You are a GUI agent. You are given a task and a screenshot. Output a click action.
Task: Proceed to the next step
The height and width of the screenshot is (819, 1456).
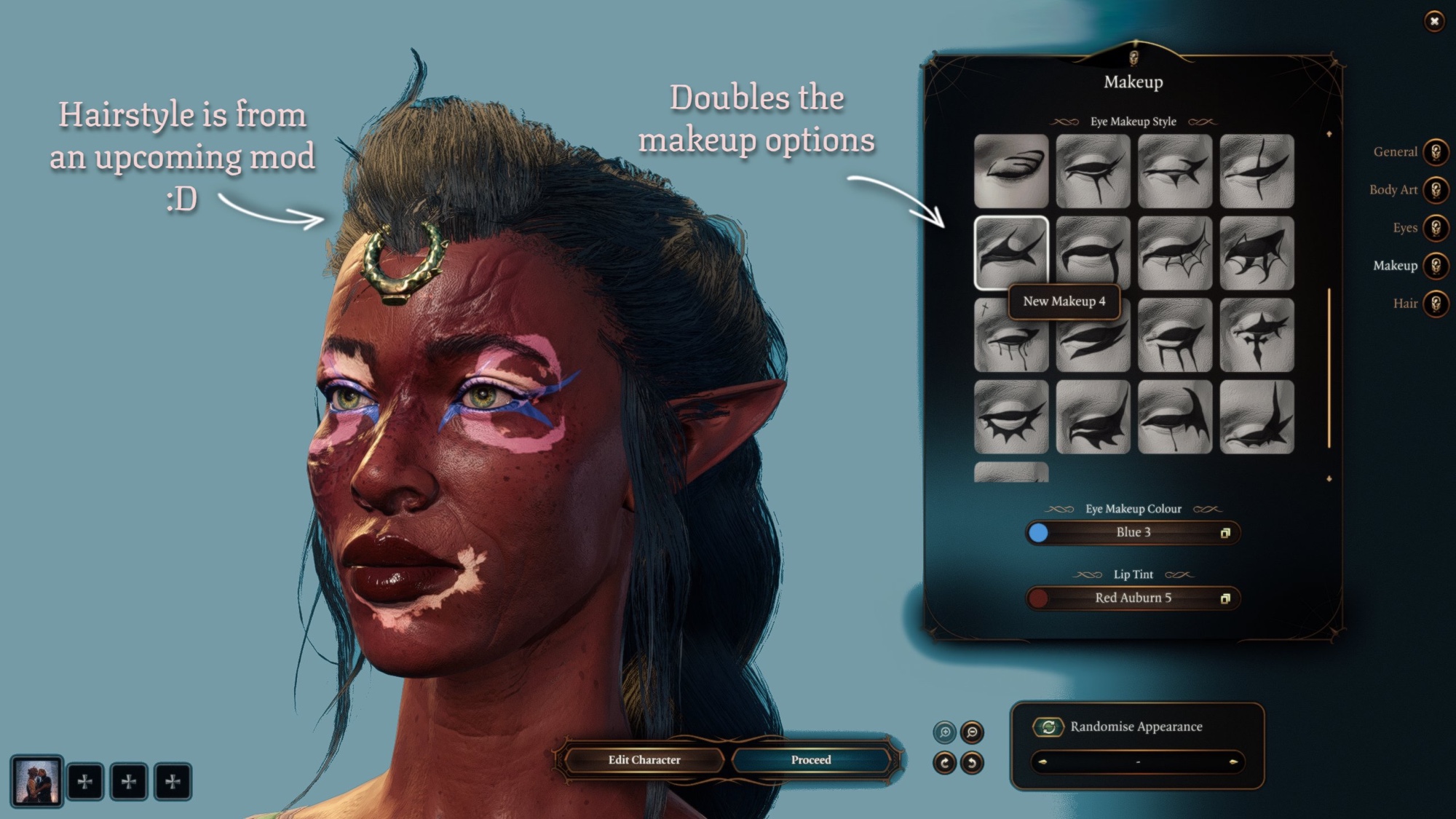coord(811,760)
